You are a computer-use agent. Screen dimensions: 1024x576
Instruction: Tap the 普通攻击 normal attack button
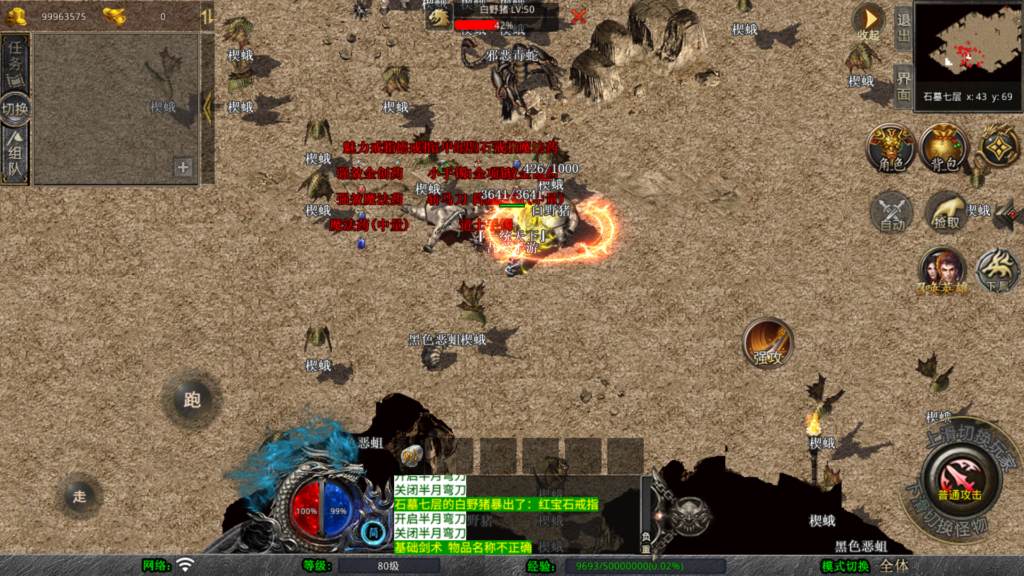click(959, 478)
